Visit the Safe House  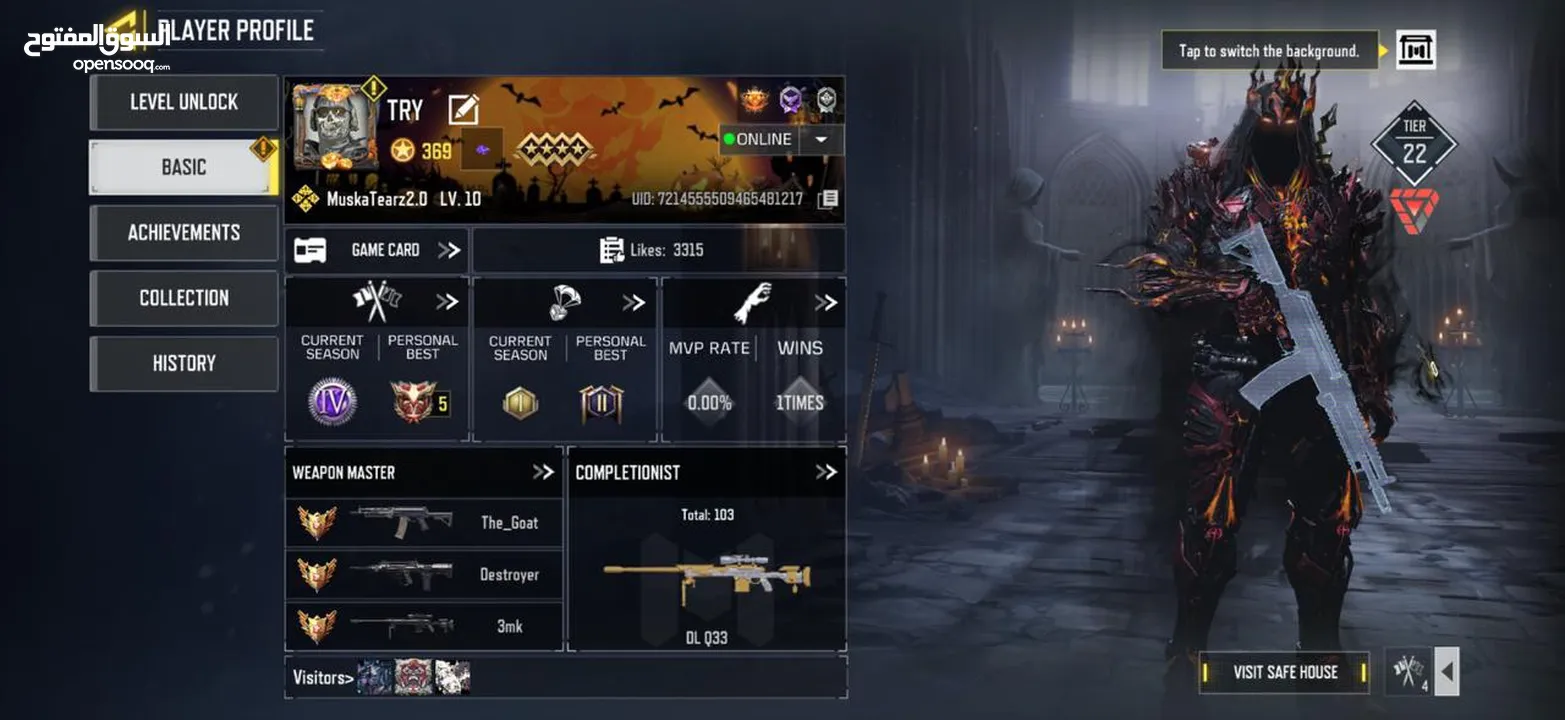coord(1285,672)
